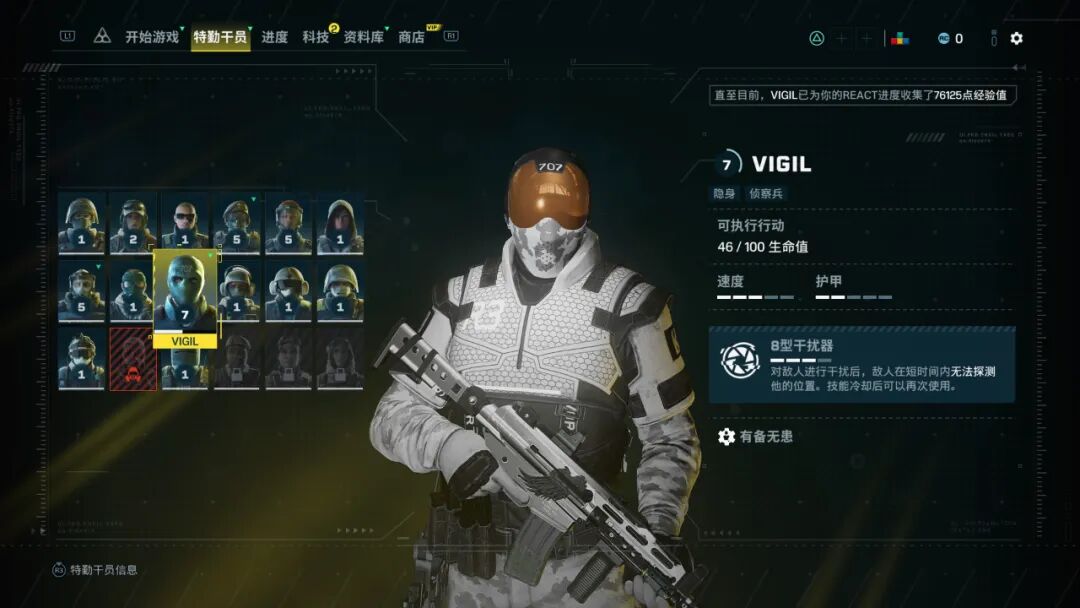Open the 开始游戏 (Start Game) tab
1080x608 pixels.
[152, 38]
